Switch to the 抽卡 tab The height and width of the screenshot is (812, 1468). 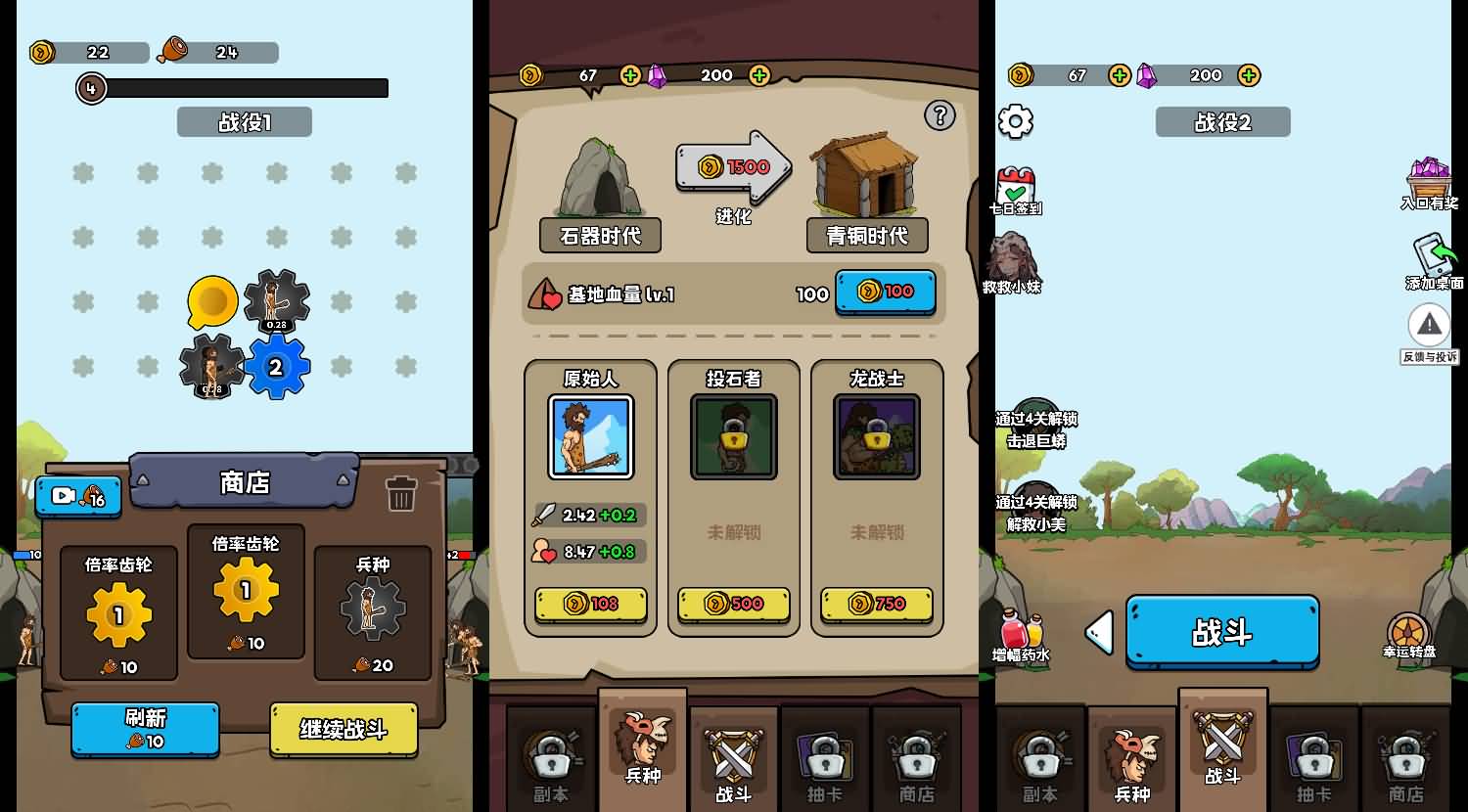[x=1313, y=763]
